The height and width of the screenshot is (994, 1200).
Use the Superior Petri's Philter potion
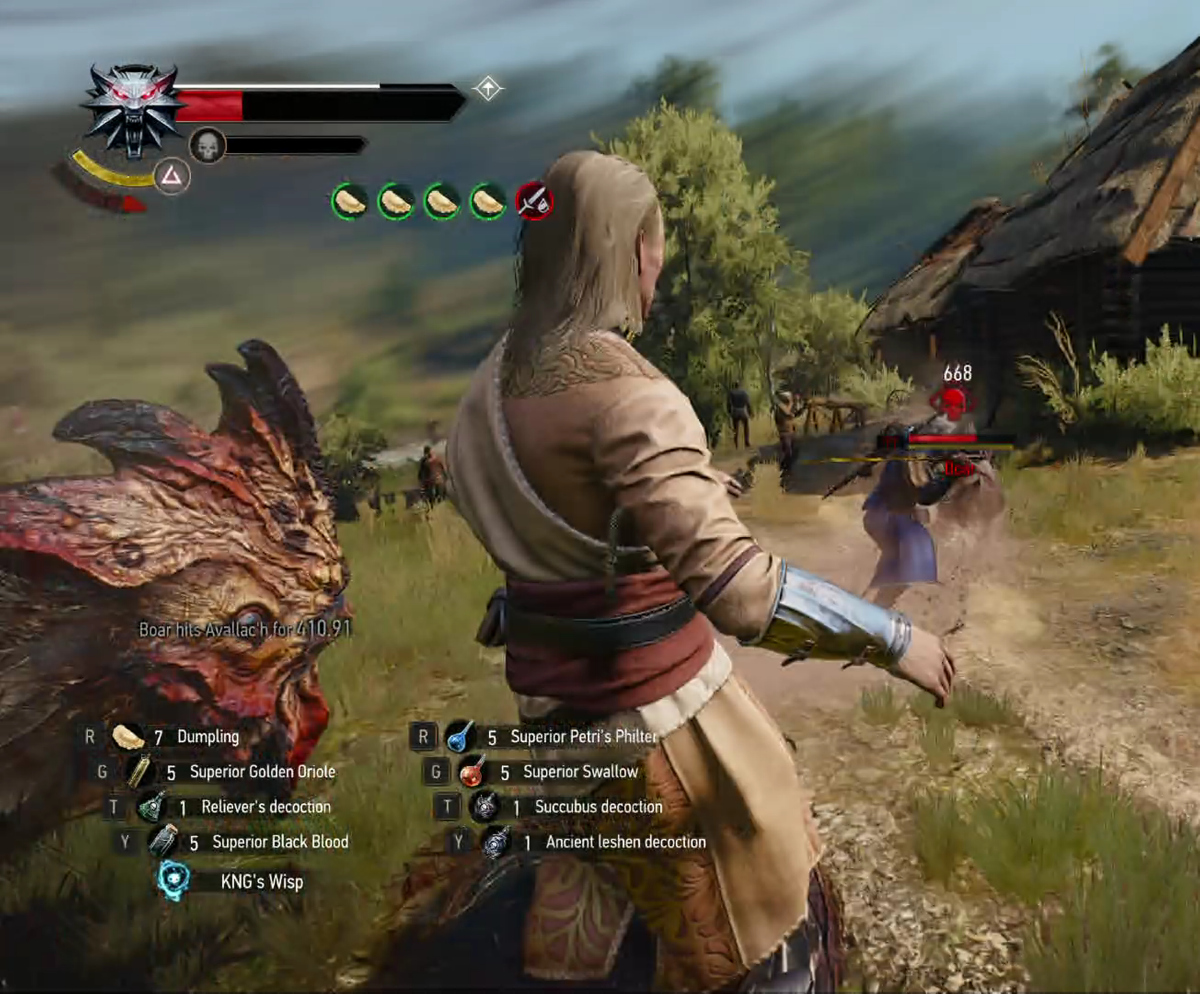click(460, 737)
